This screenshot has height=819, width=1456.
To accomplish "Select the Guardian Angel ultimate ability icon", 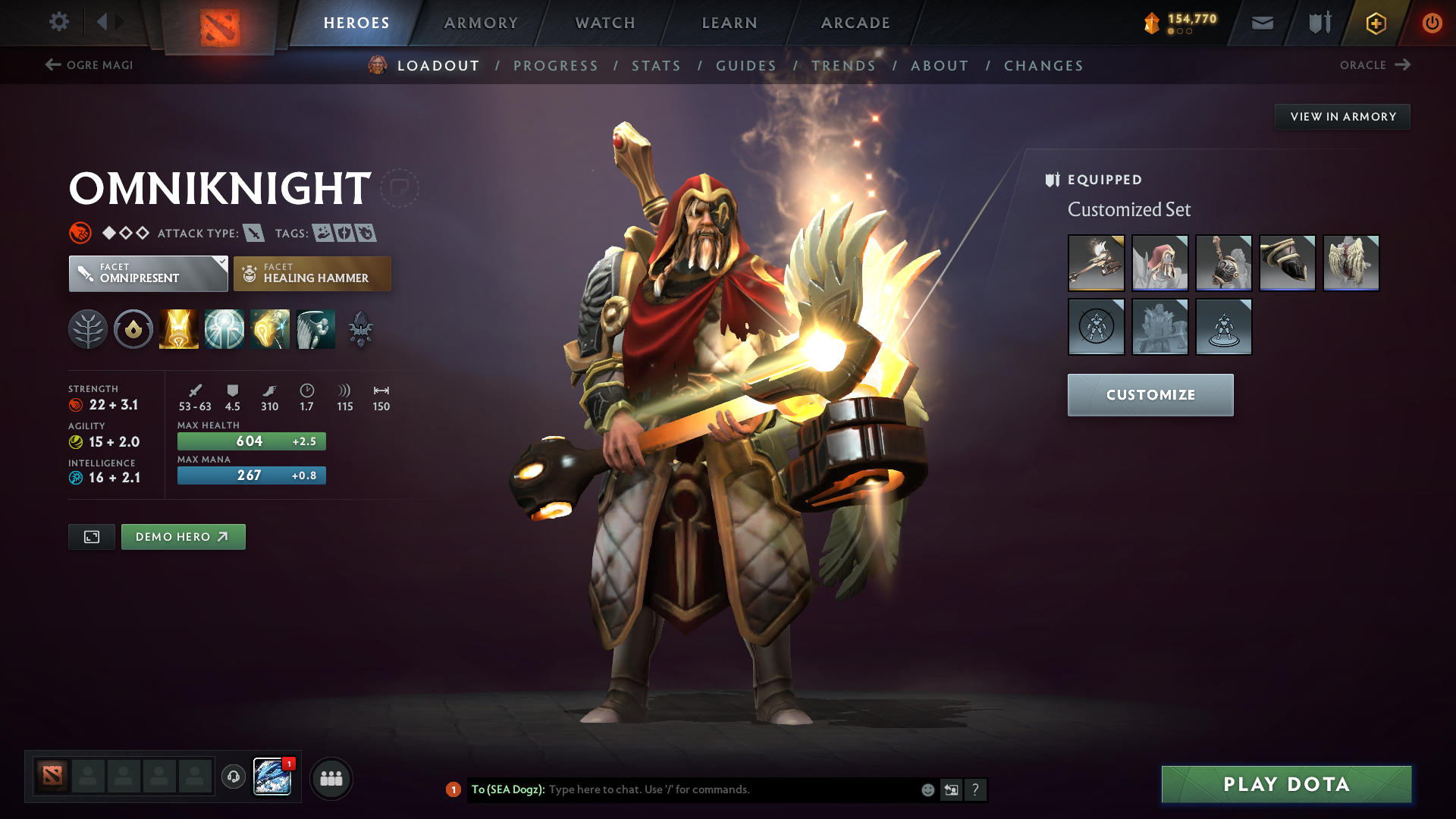I will [x=315, y=328].
